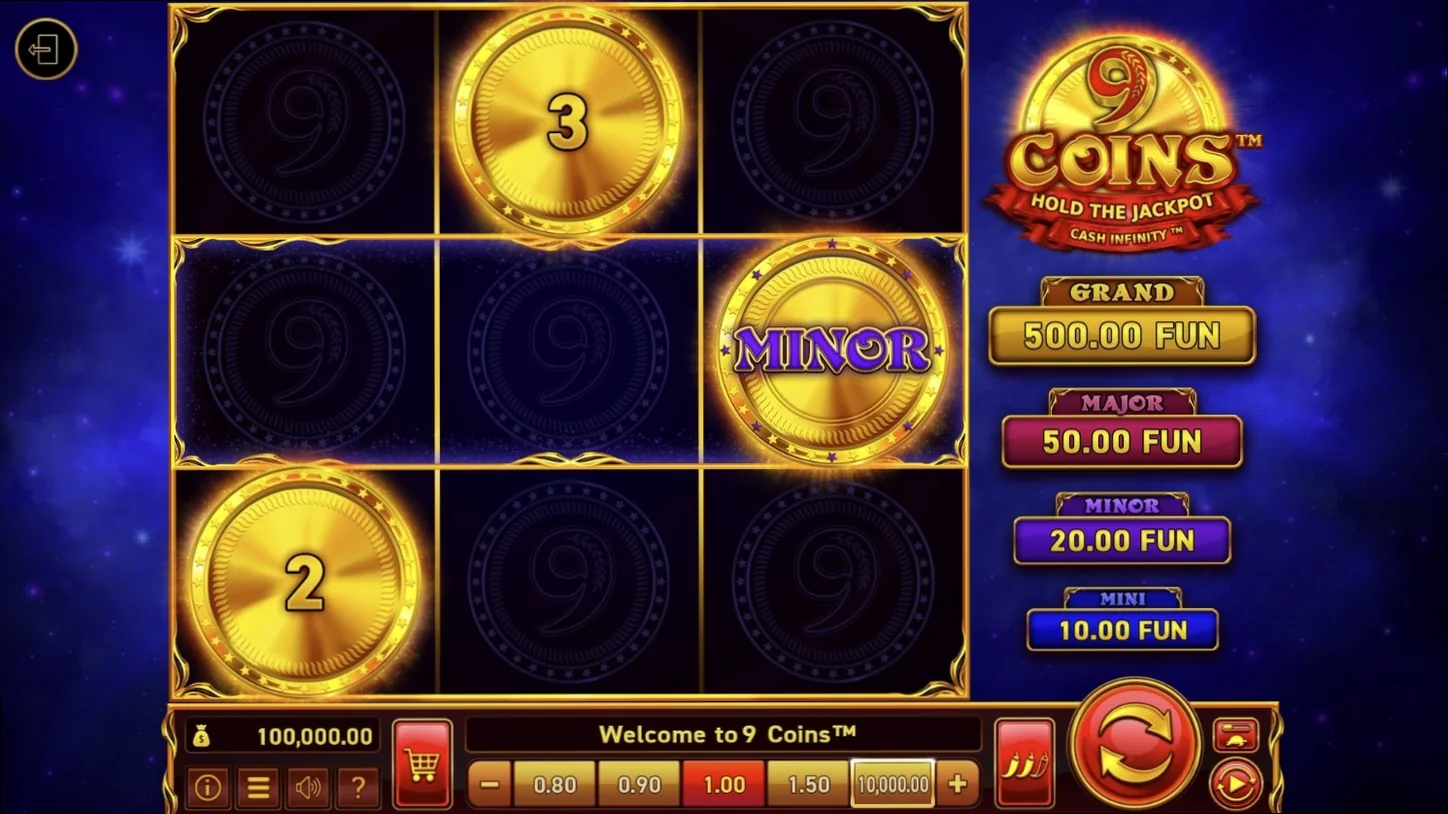Start autoplay with the circular play icon
This screenshot has height=814, width=1448.
point(1236,782)
